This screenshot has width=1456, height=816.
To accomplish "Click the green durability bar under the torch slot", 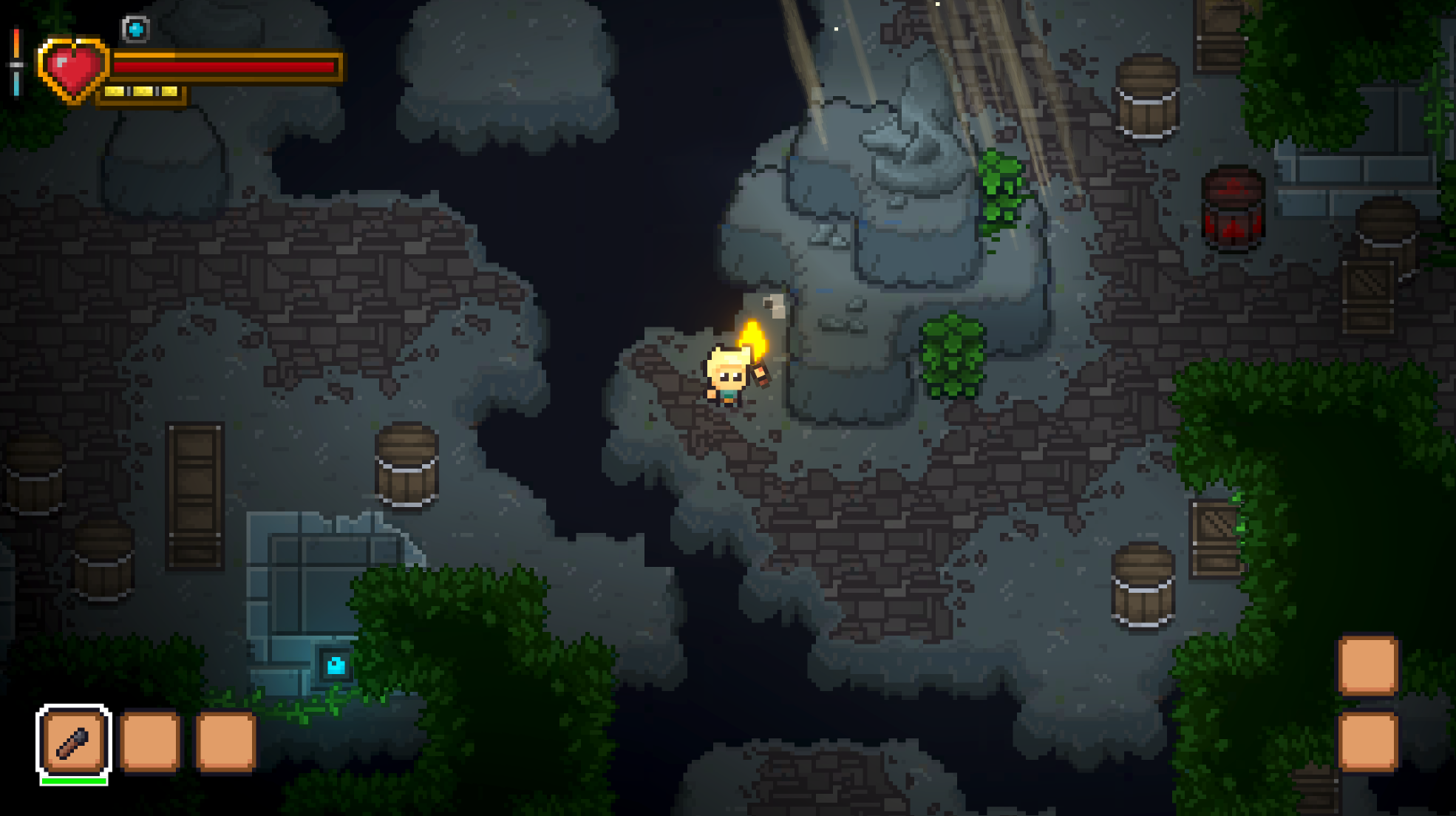I will tap(73, 780).
